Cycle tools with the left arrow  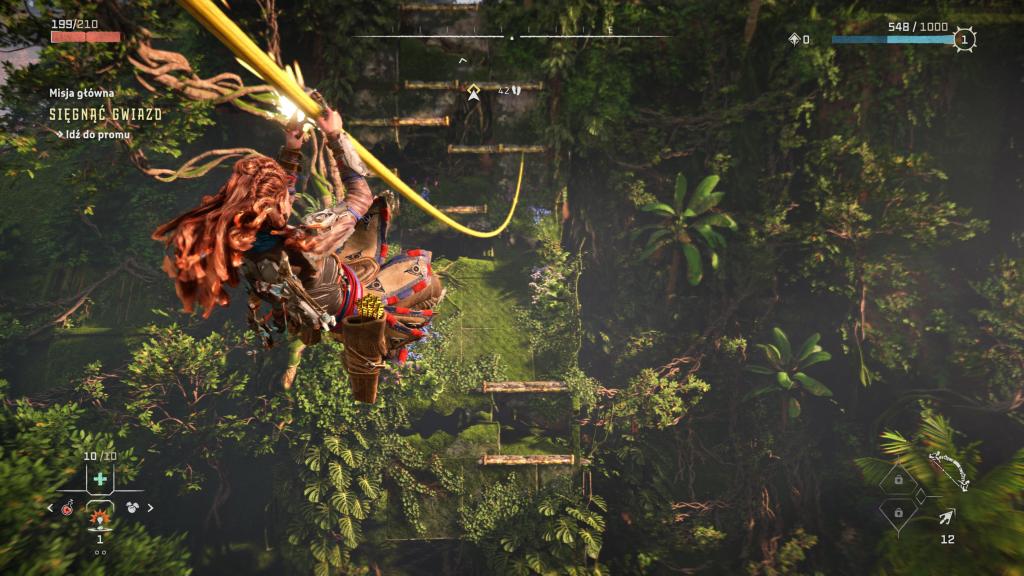[51, 508]
